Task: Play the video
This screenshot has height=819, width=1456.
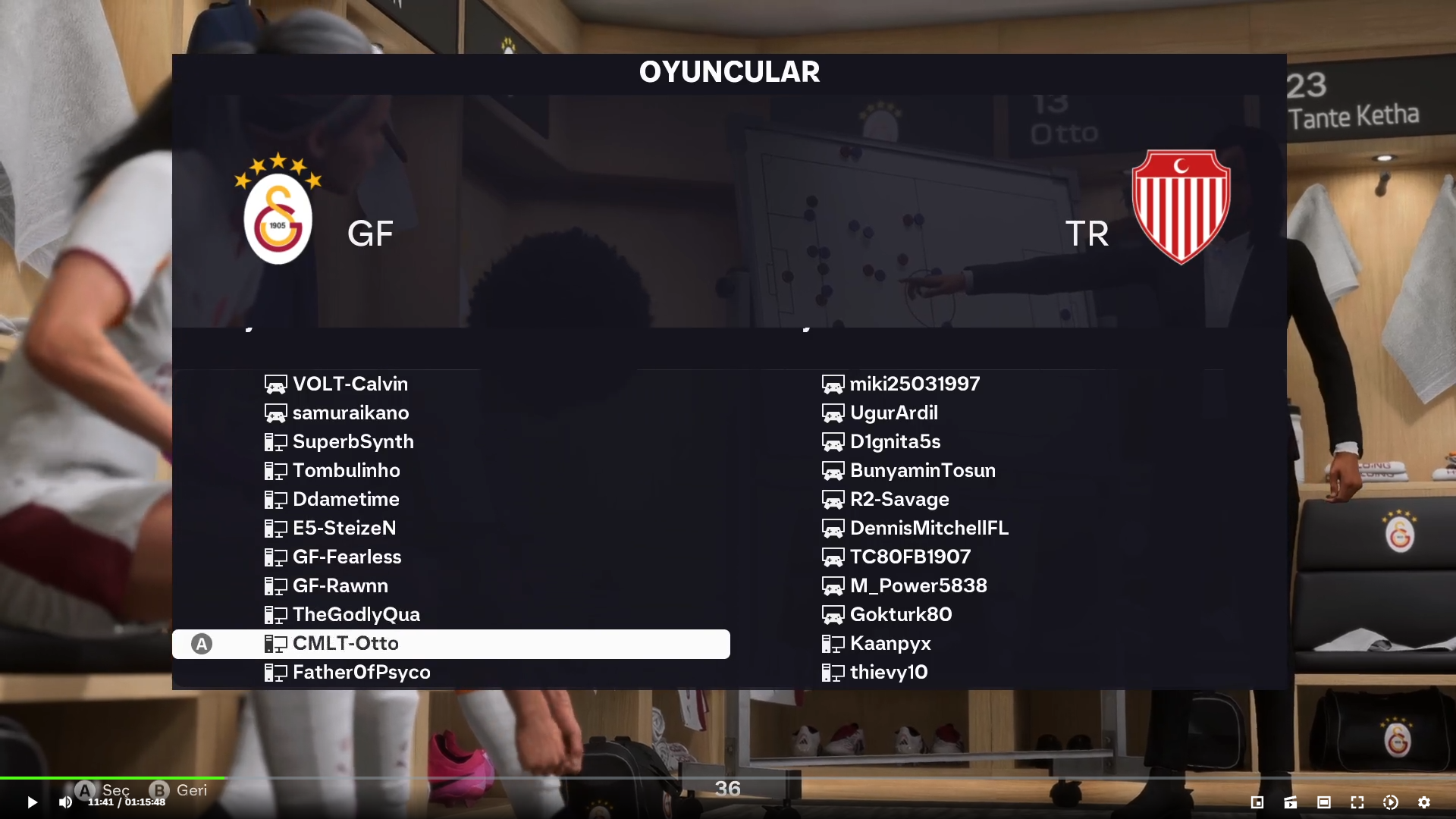Action: point(32,802)
